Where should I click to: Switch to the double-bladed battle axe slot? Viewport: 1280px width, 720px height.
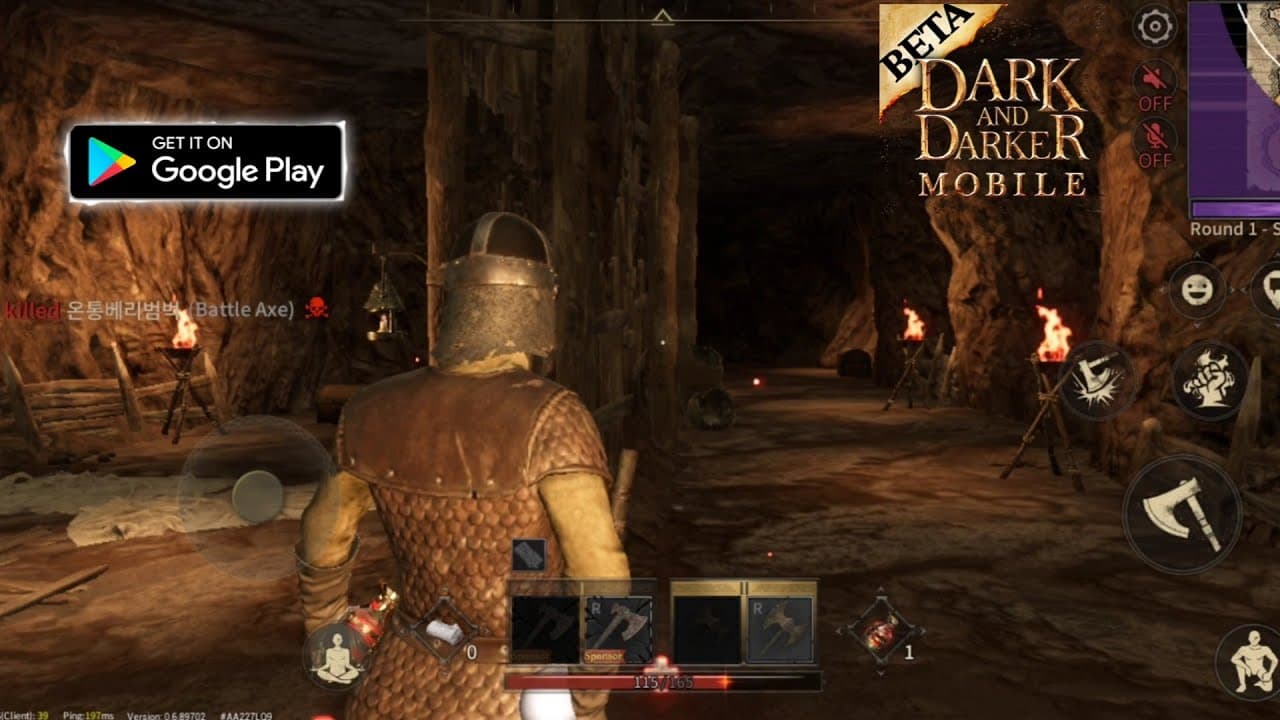click(781, 629)
